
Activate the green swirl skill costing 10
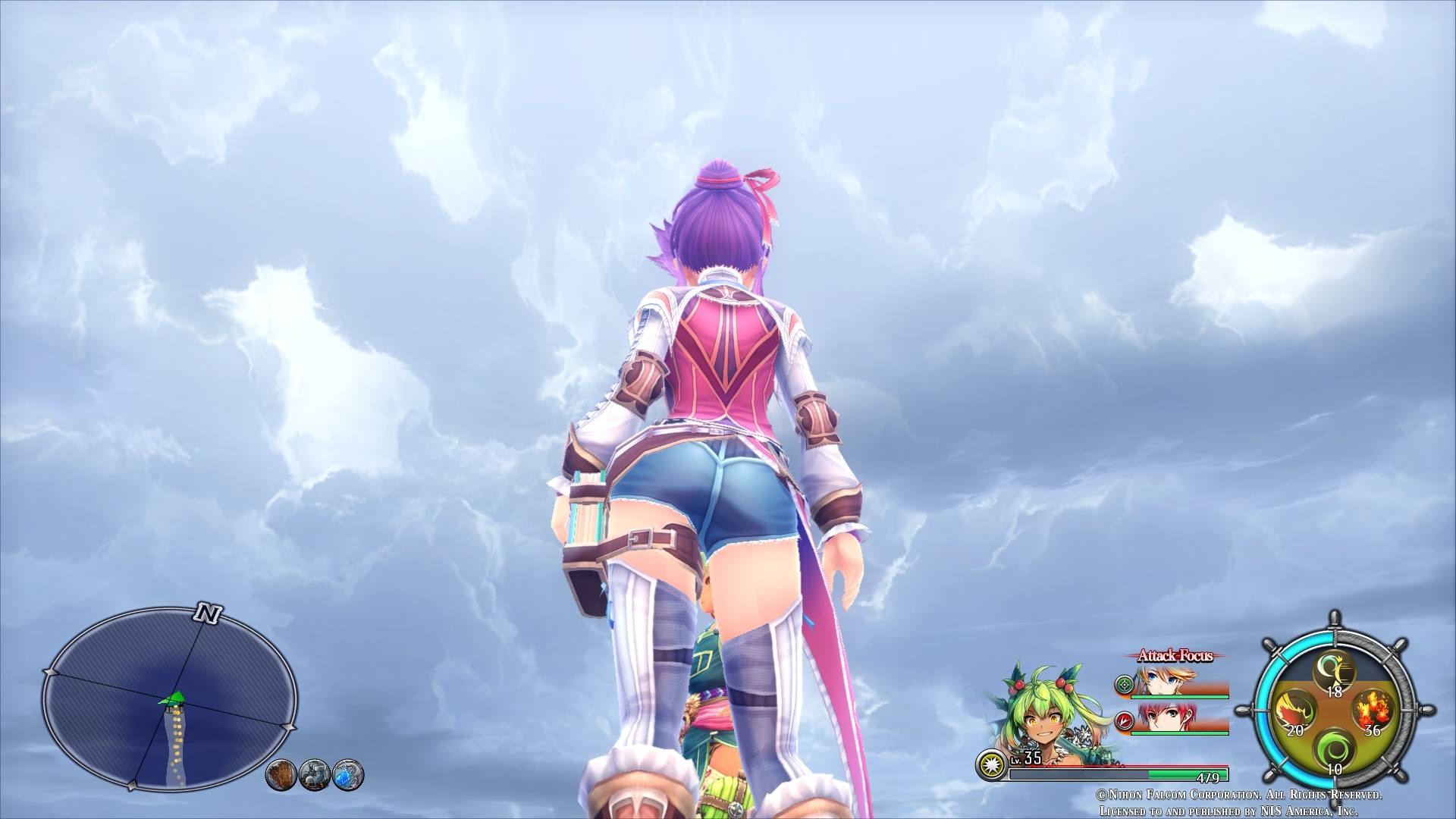[x=1333, y=752]
